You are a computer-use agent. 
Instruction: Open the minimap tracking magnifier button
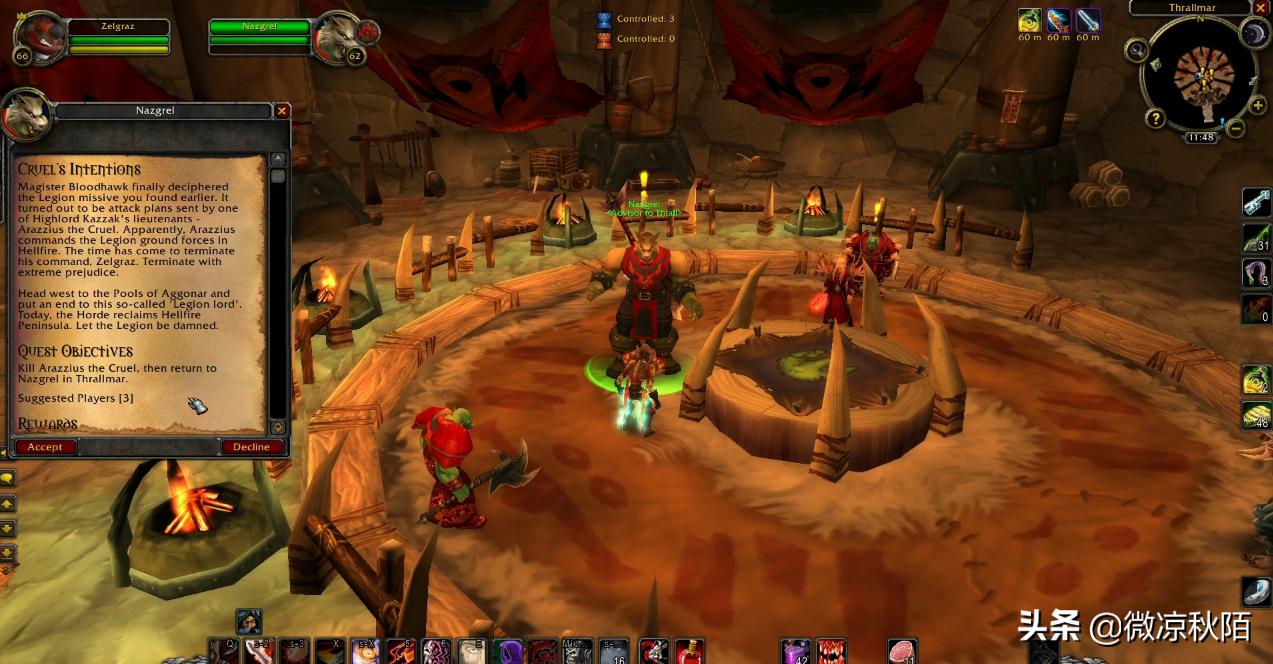1136,50
